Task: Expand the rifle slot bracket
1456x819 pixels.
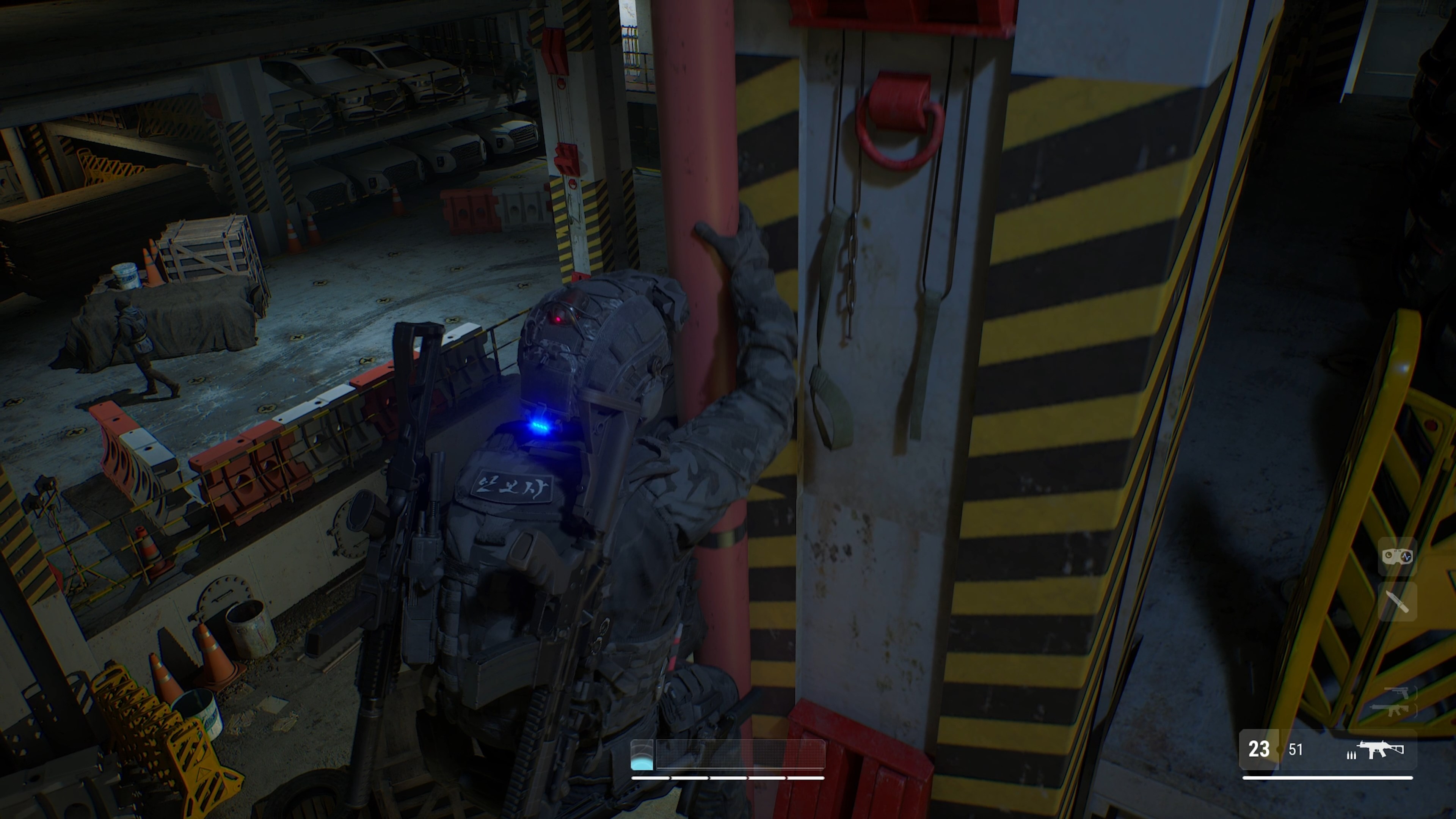Action: (1416, 710)
